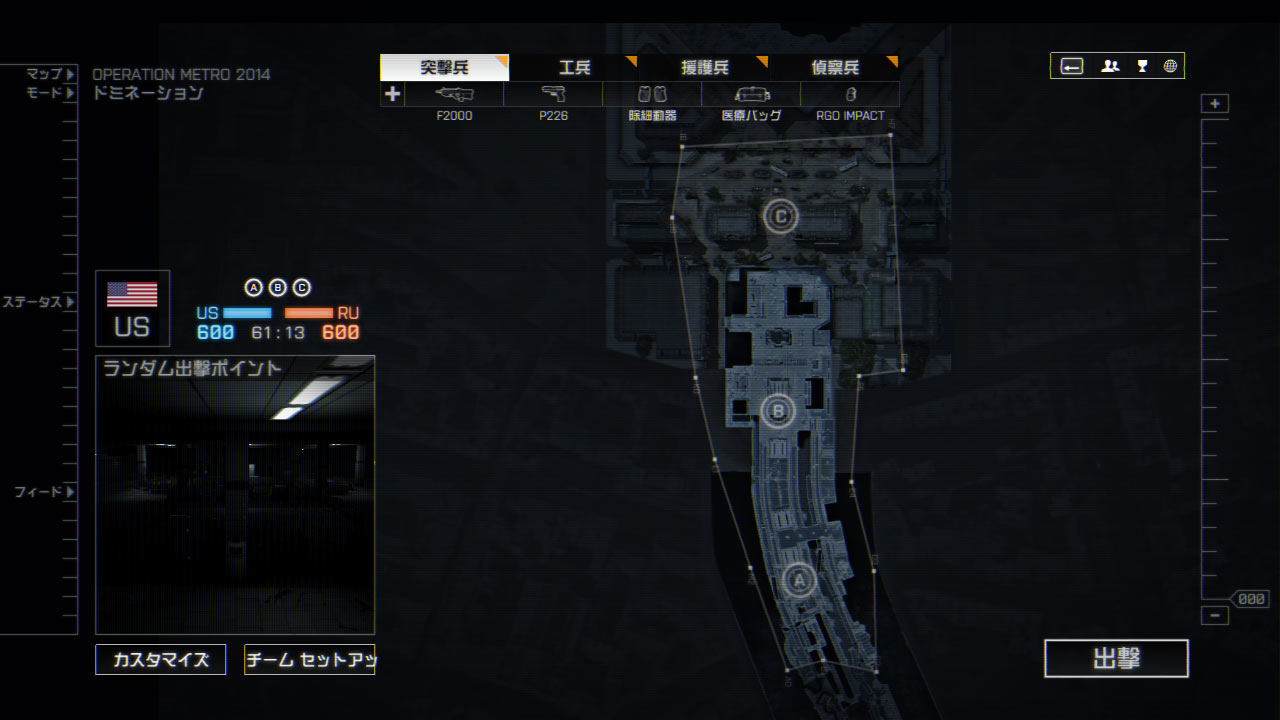The height and width of the screenshot is (720, 1280).
Task: Choose the RGO IMPACT grenade slot
Action: (850, 95)
